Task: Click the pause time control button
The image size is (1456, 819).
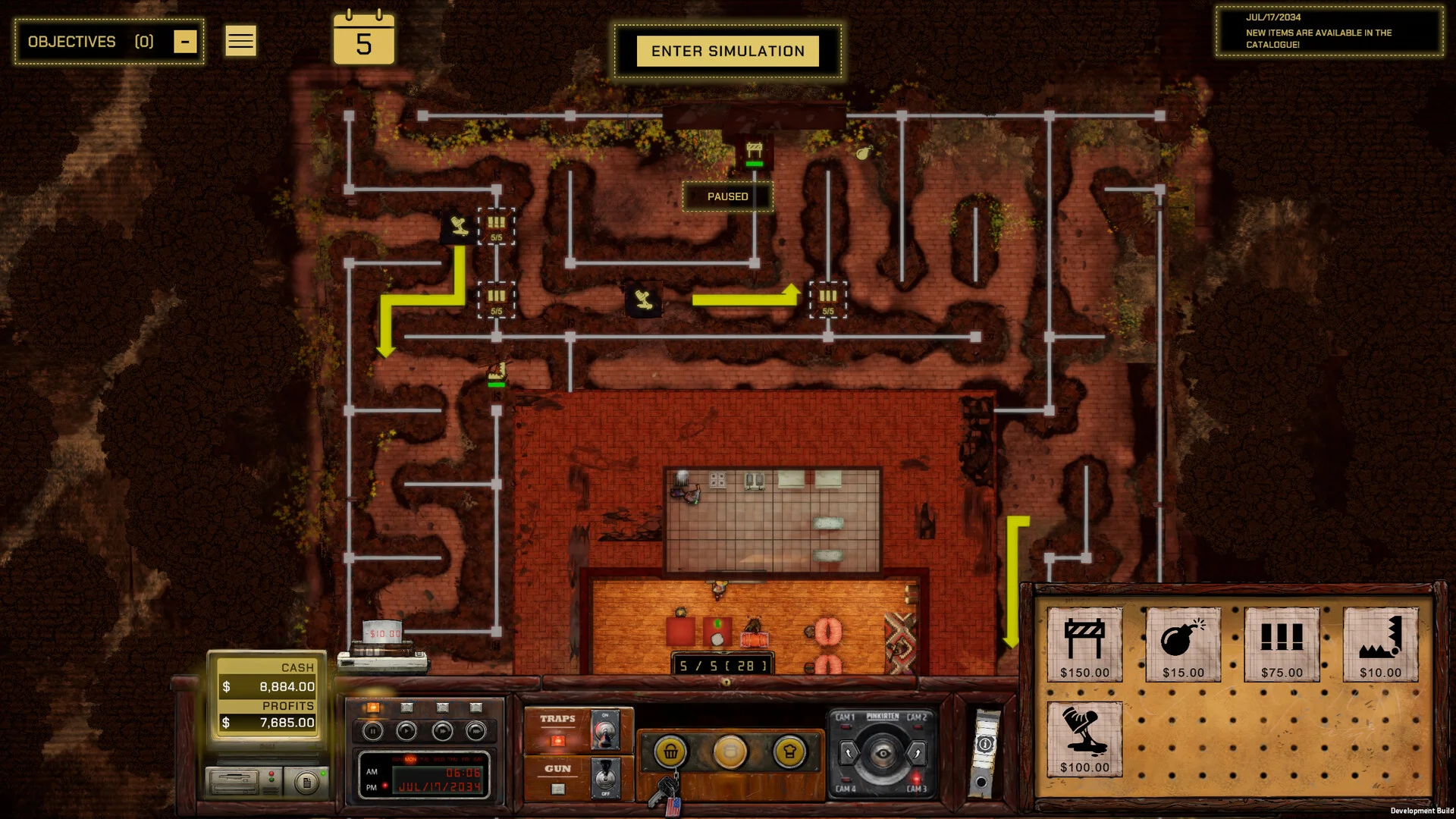Action: coord(372,731)
